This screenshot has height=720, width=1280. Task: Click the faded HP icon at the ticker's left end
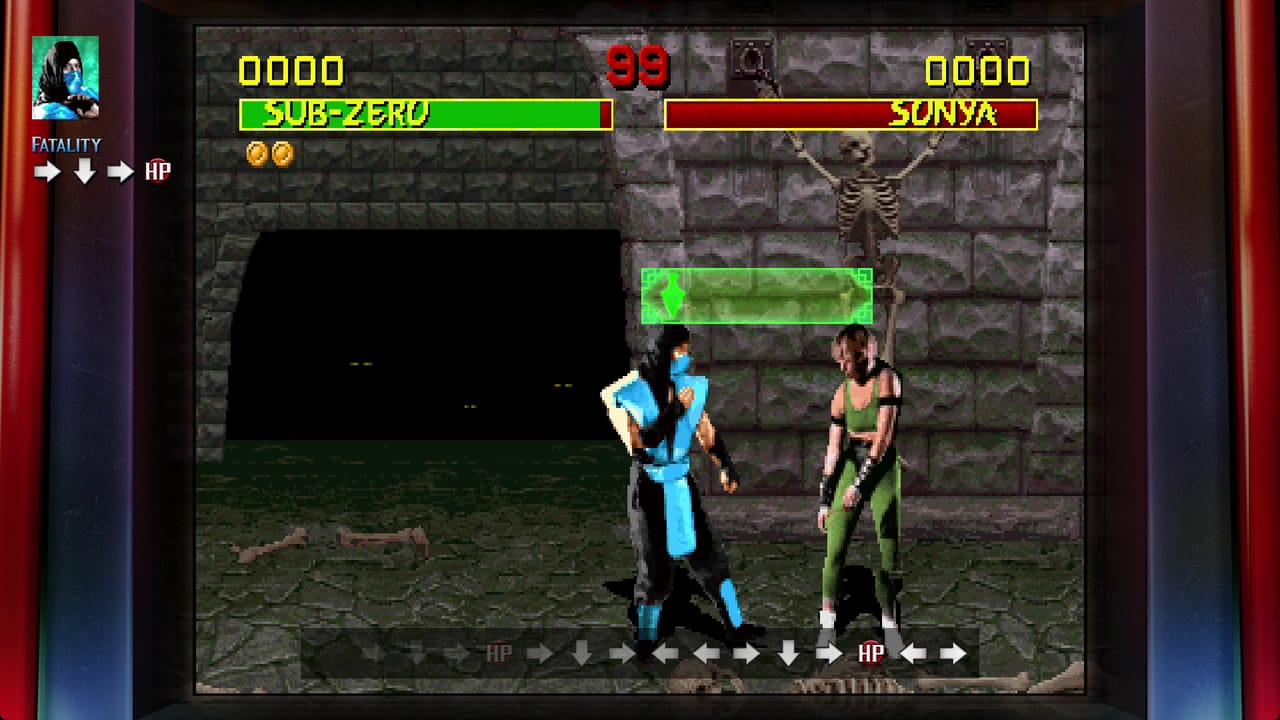tap(498, 653)
